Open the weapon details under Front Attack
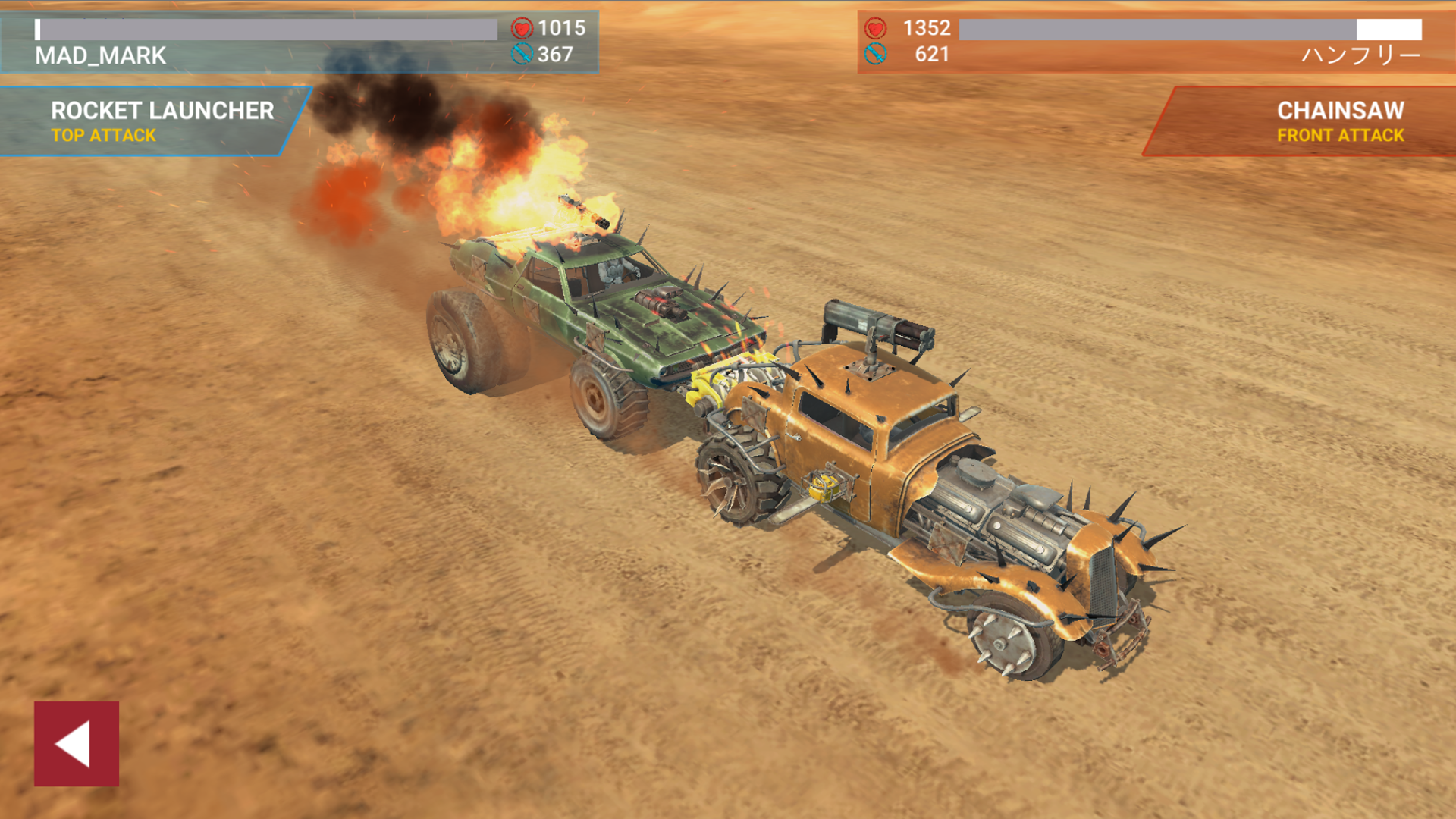This screenshot has height=819, width=1456. coord(1339,136)
